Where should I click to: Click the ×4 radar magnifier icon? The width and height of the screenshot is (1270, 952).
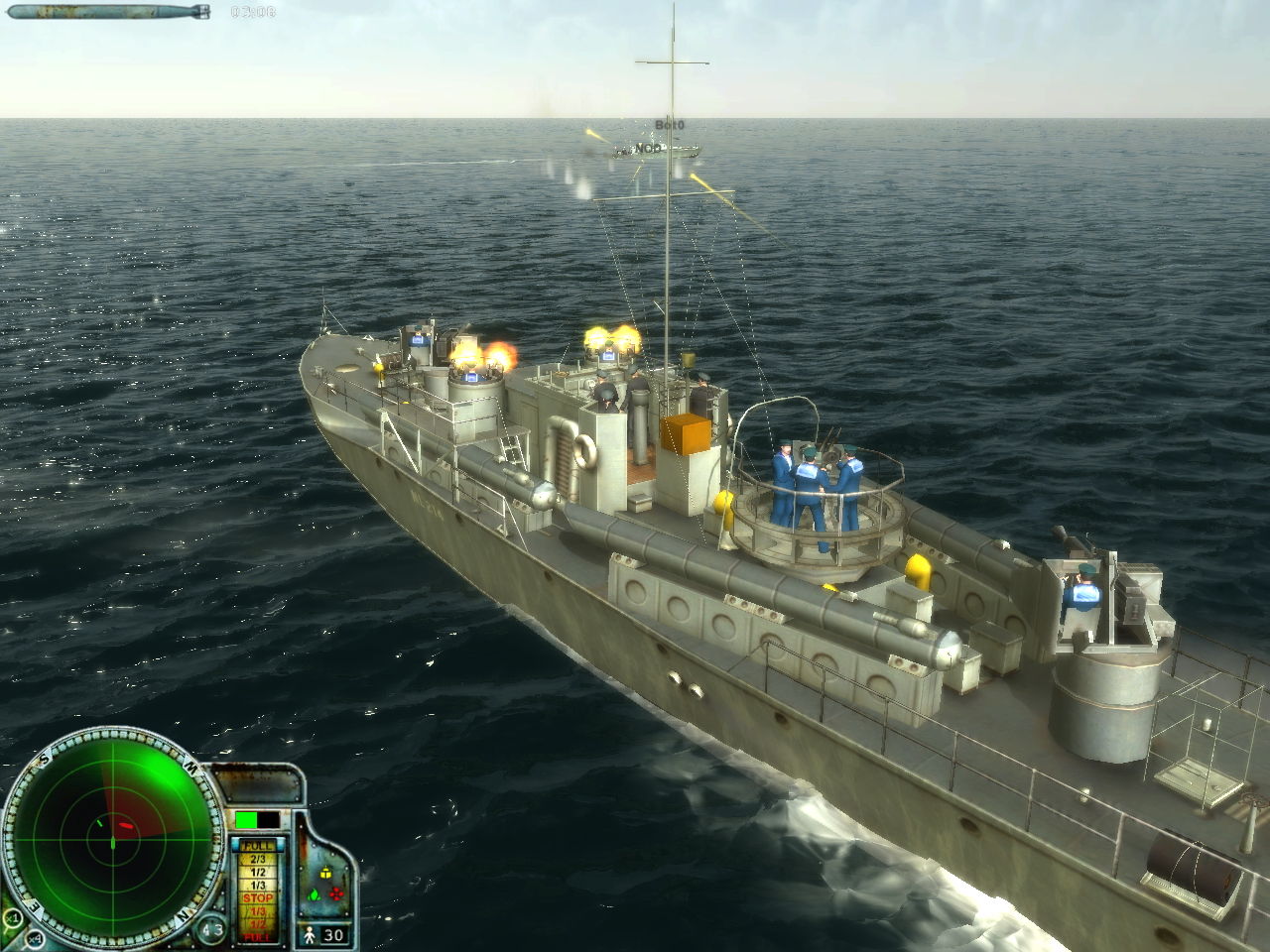(x=35, y=938)
